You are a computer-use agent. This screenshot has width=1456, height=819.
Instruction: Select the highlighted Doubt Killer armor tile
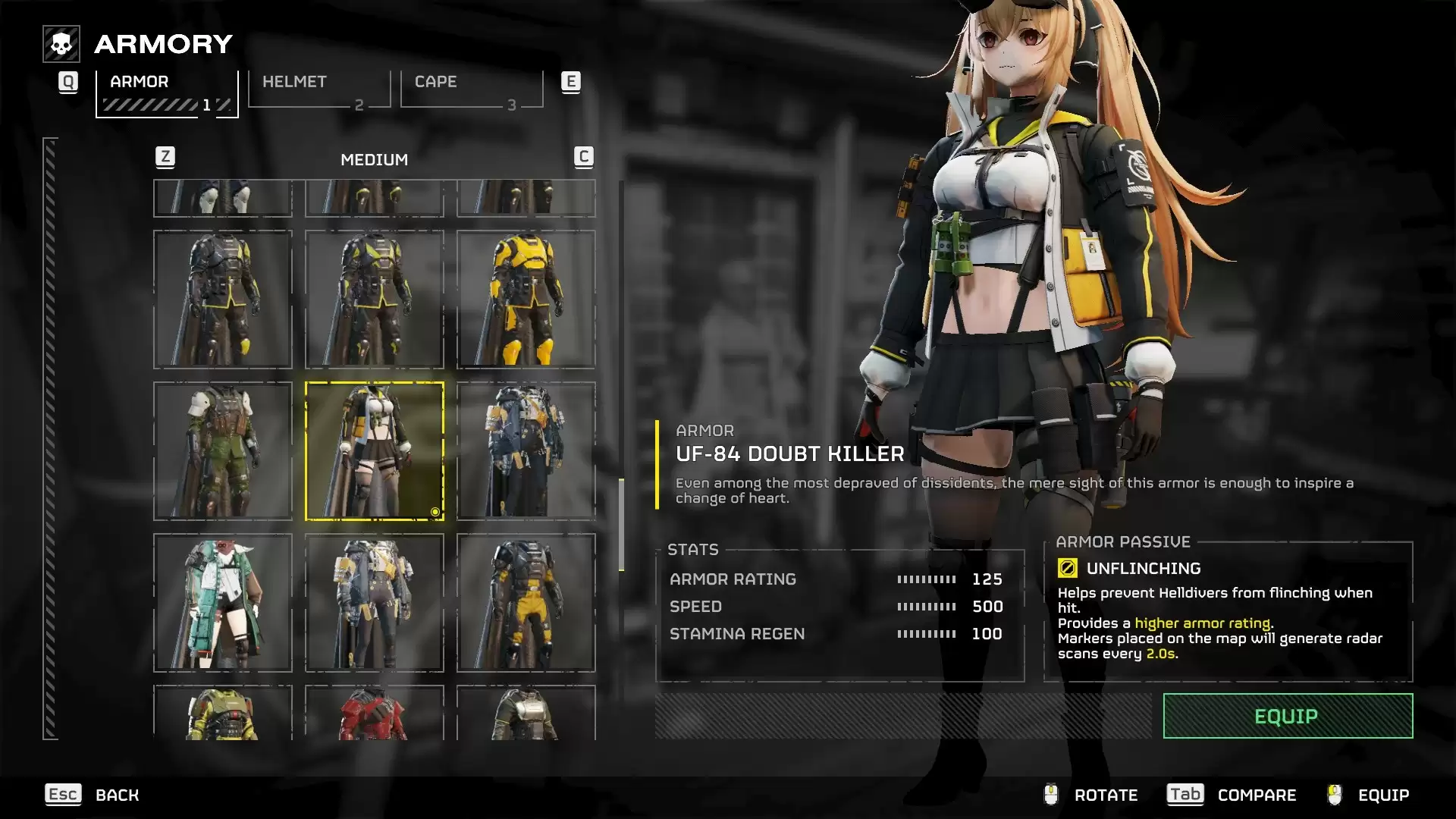(x=374, y=451)
